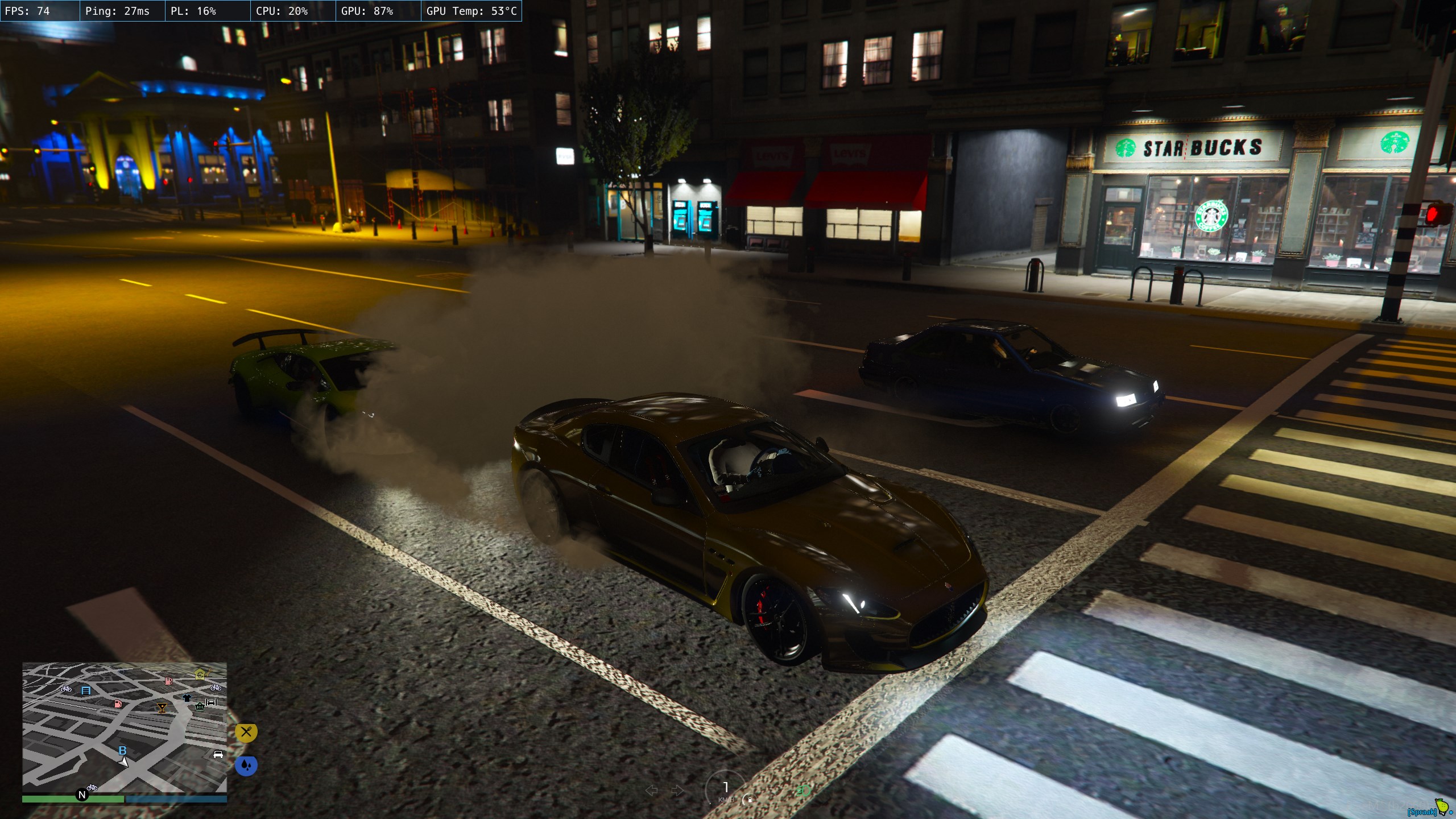Toggle the right turn signal arrow

click(x=677, y=790)
